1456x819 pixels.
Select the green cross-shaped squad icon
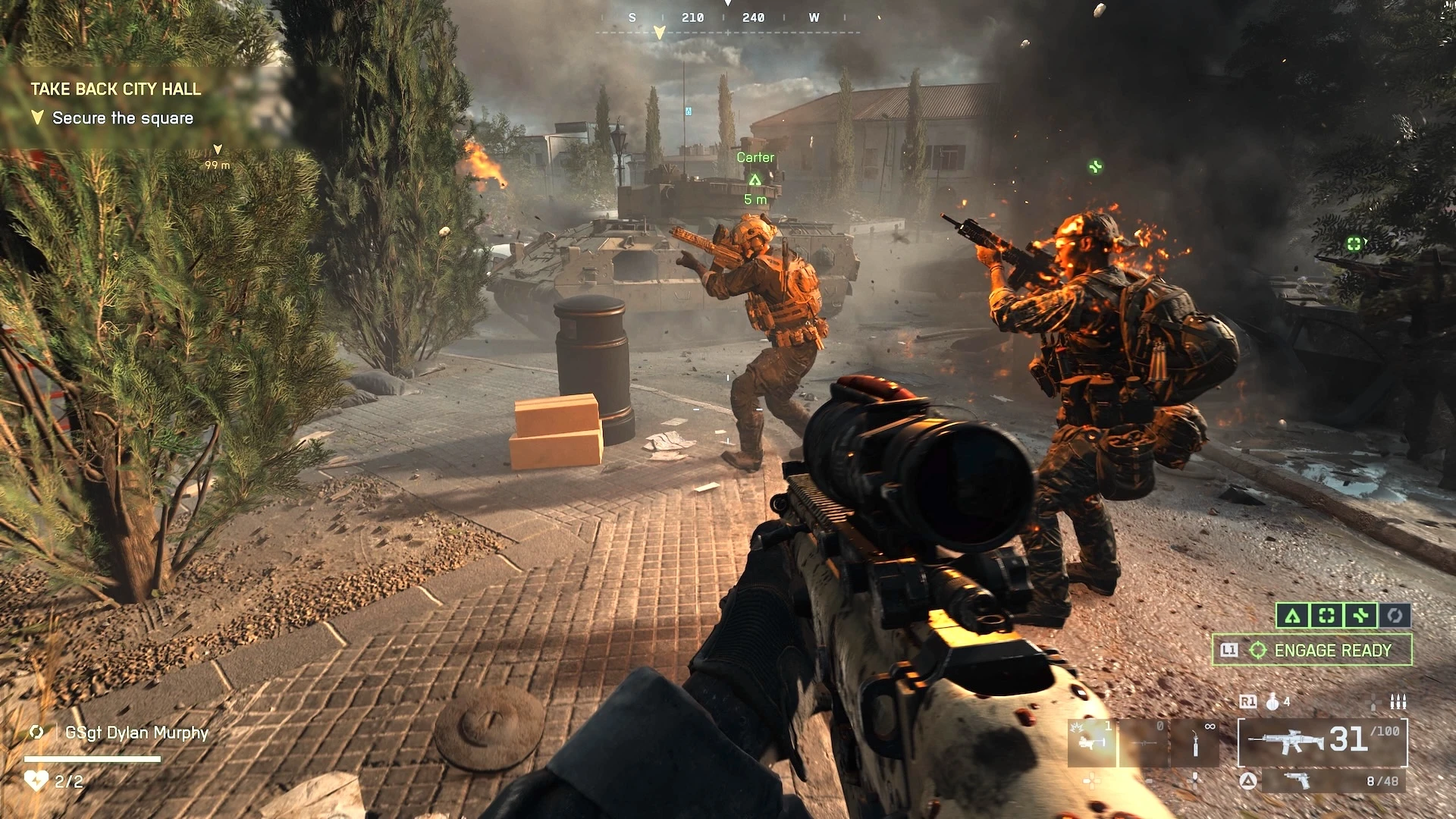(x=1360, y=616)
